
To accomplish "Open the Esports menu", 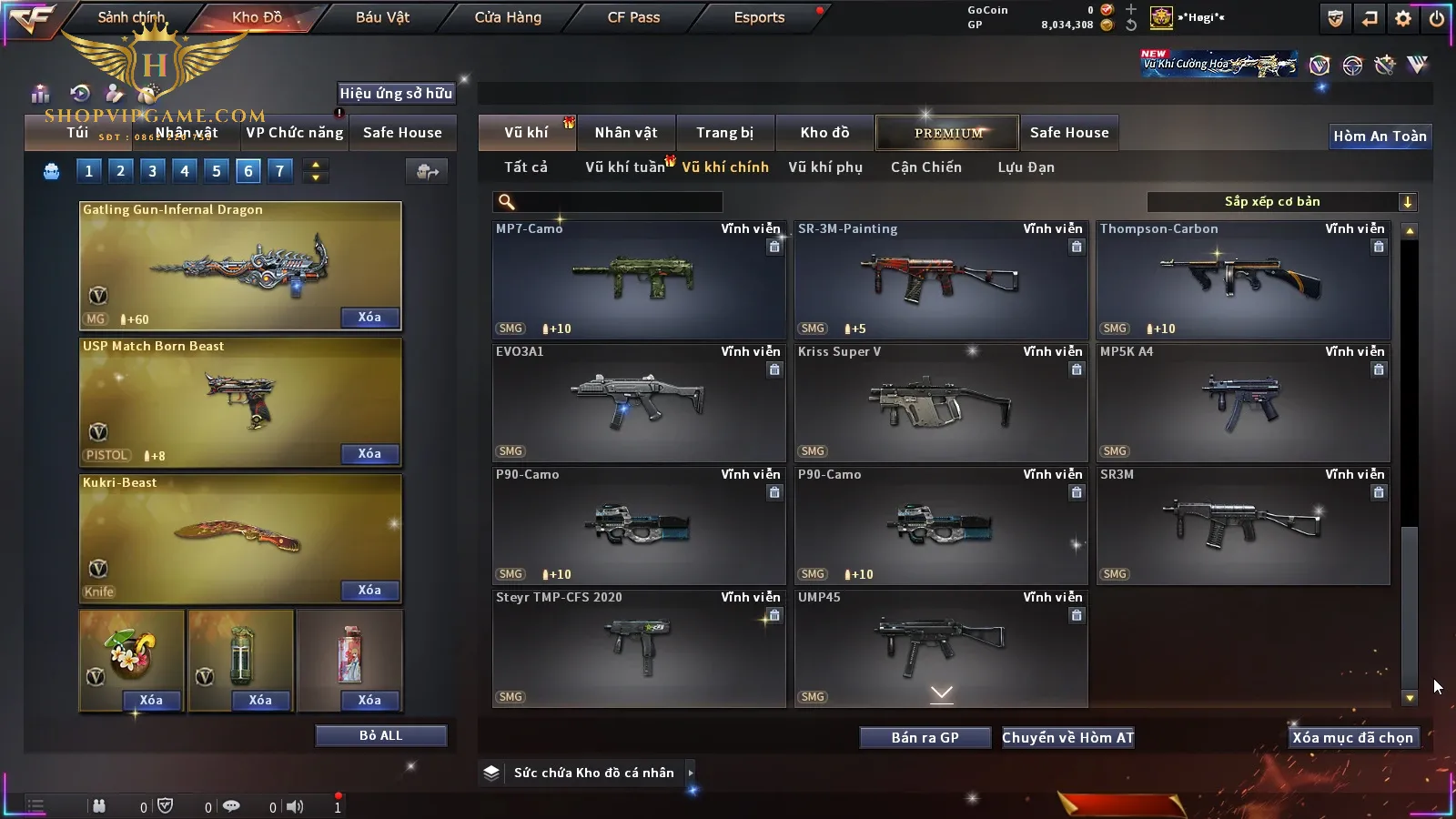I will (x=759, y=17).
